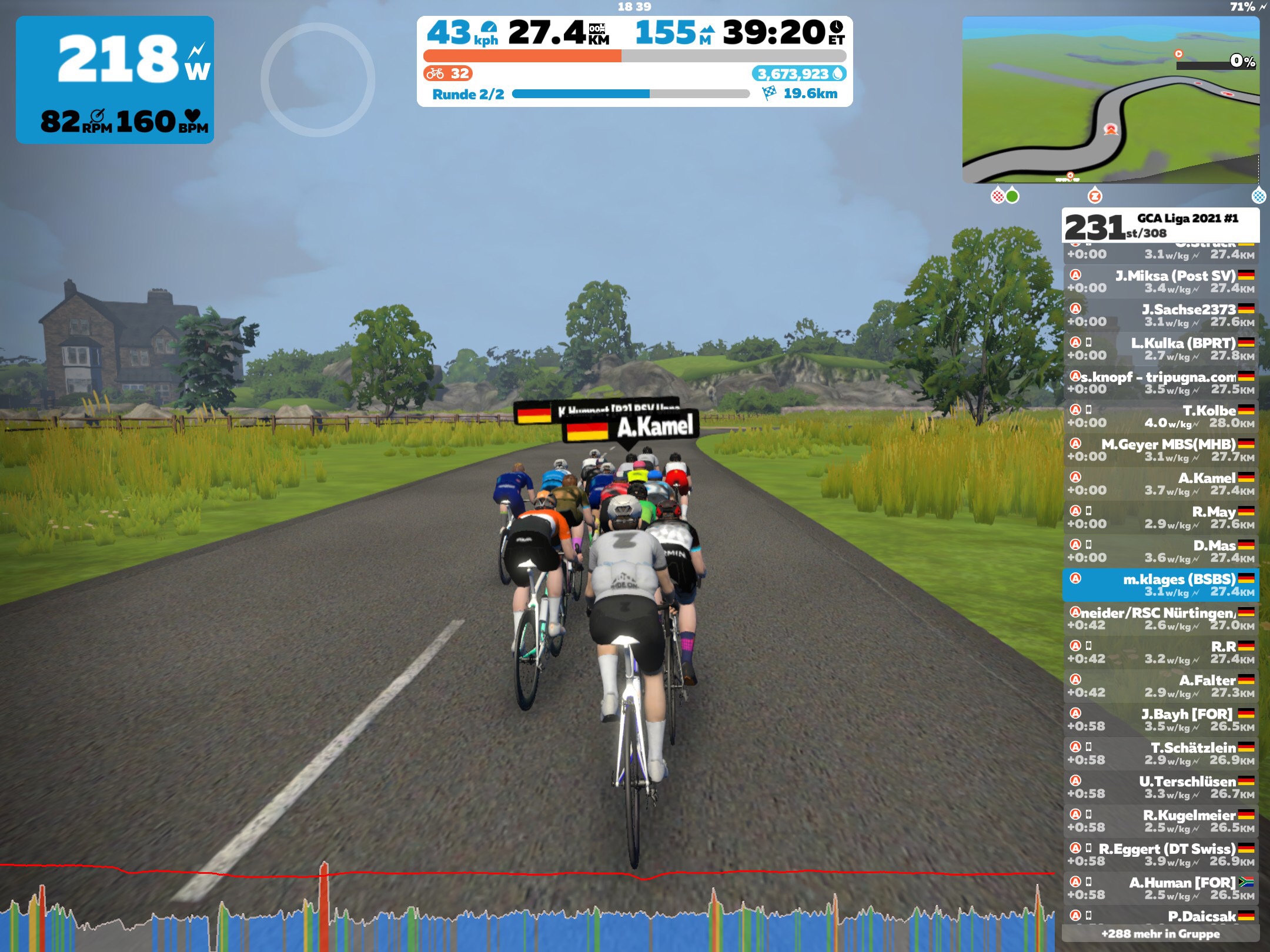Choose J.Sachse2373 in the rider list
Image resolution: width=1270 pixels, height=952 pixels.
(1161, 316)
